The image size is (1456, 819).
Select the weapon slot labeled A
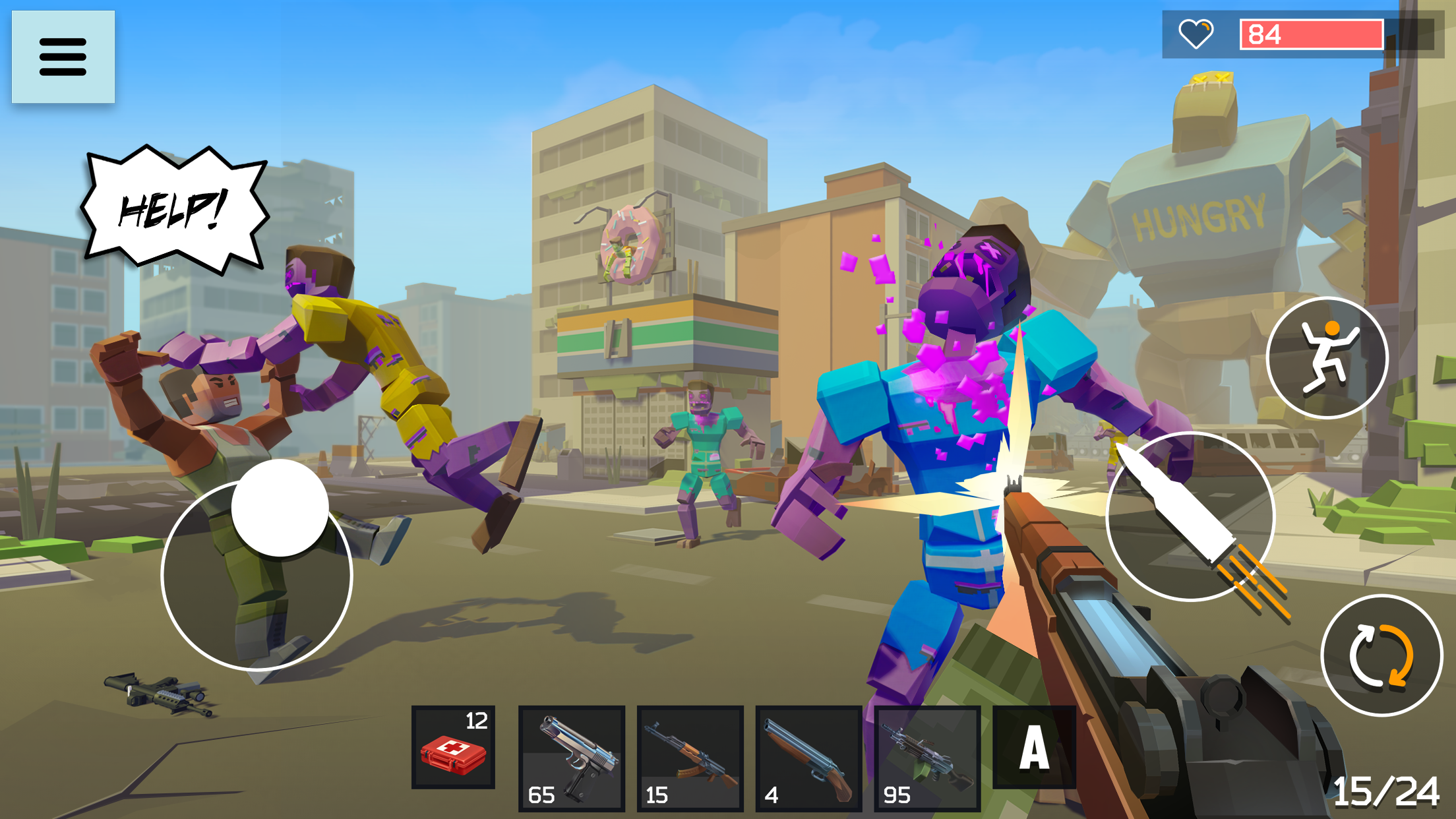pos(1035,748)
